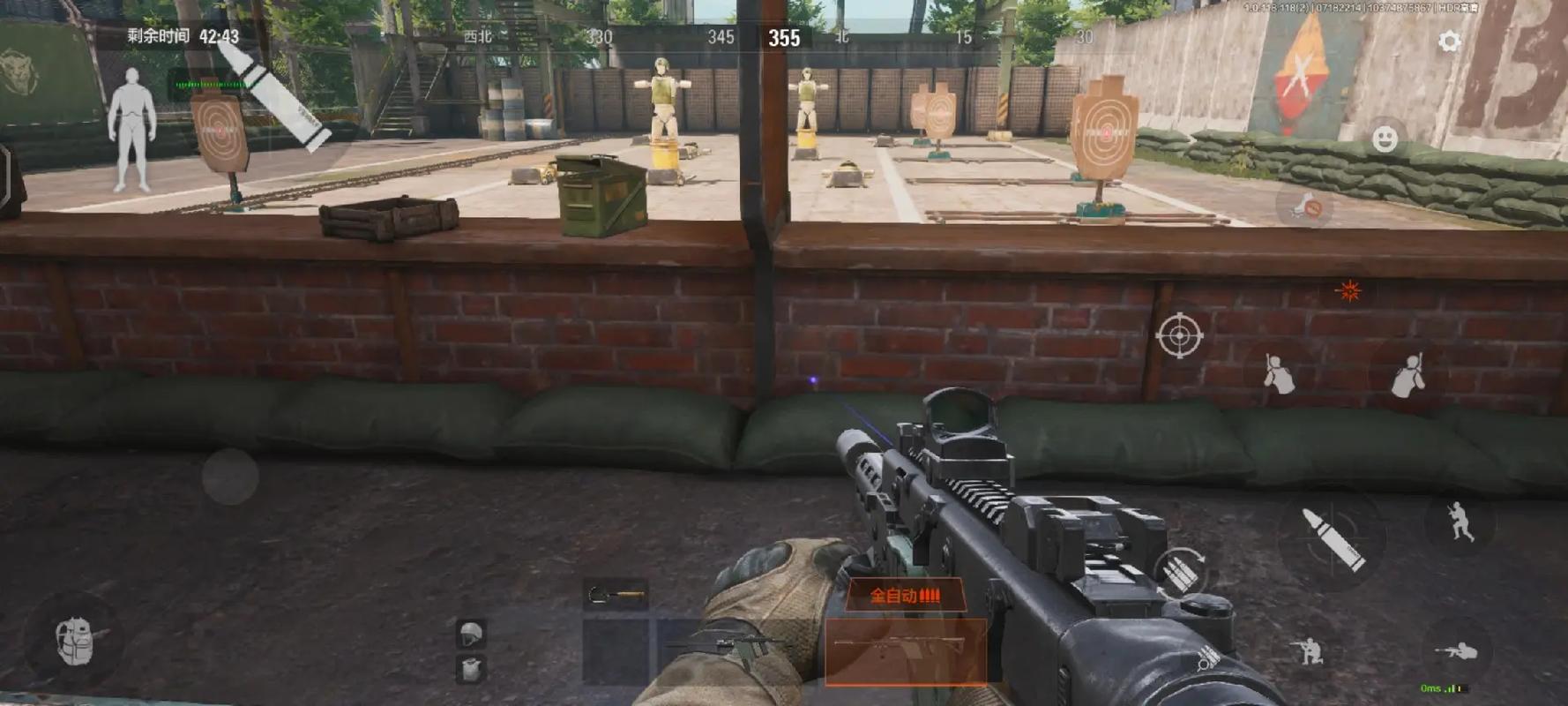Go prone with the lying soldier button
The height and width of the screenshot is (706, 1568).
tap(1457, 652)
